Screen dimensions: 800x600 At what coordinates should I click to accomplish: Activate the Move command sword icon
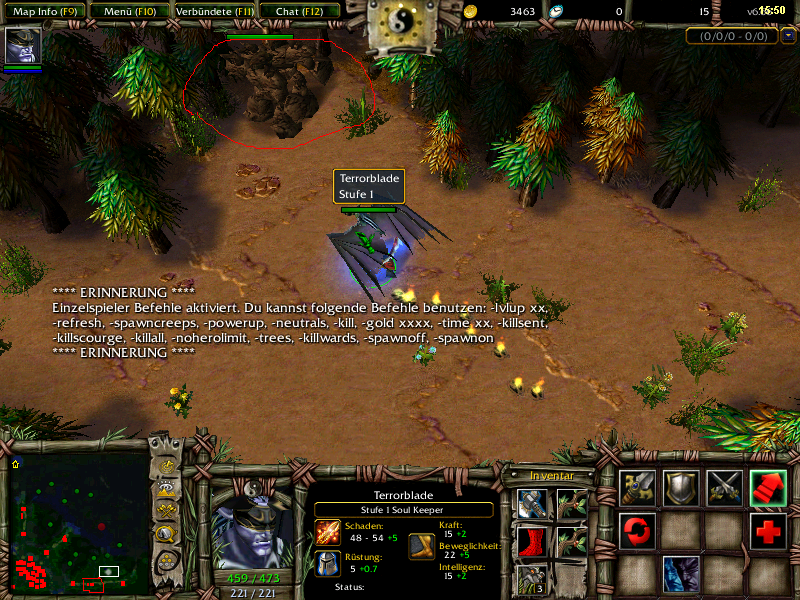tap(637, 488)
